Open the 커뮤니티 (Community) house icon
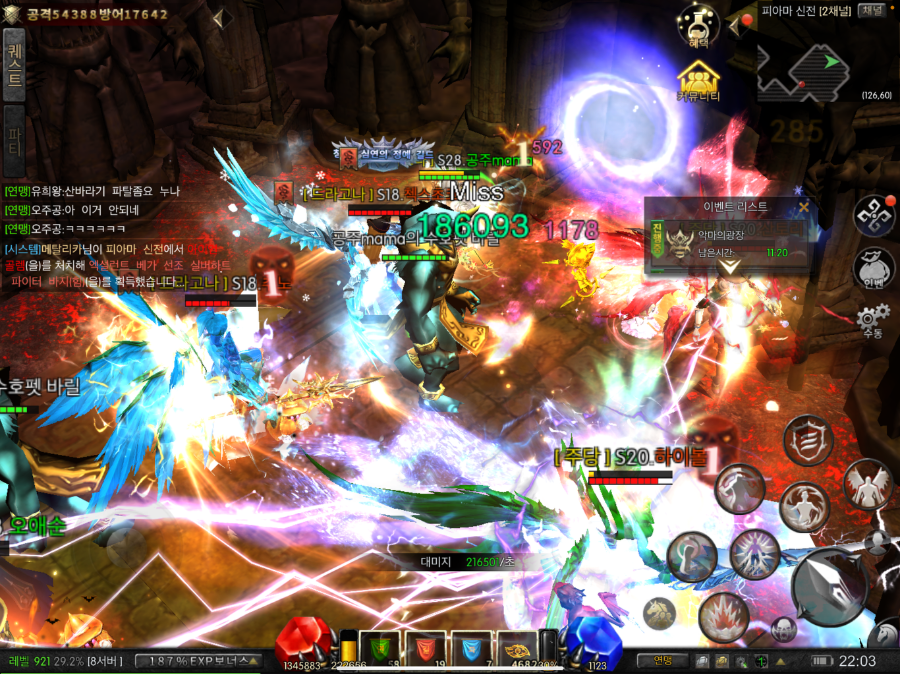The width and height of the screenshot is (900, 674). click(x=699, y=78)
